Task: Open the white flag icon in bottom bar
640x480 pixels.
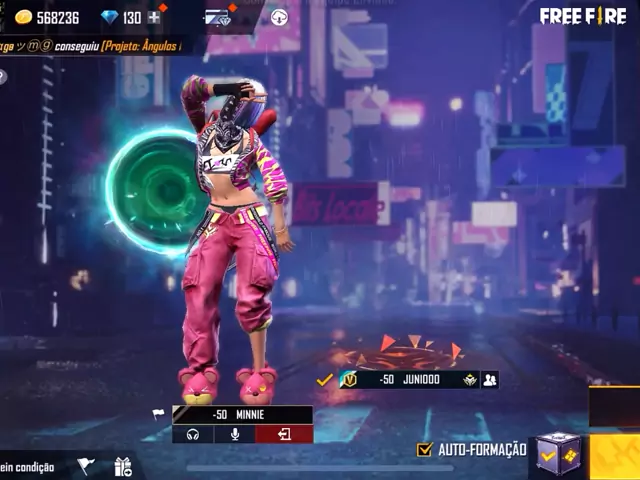Action: 86,466
